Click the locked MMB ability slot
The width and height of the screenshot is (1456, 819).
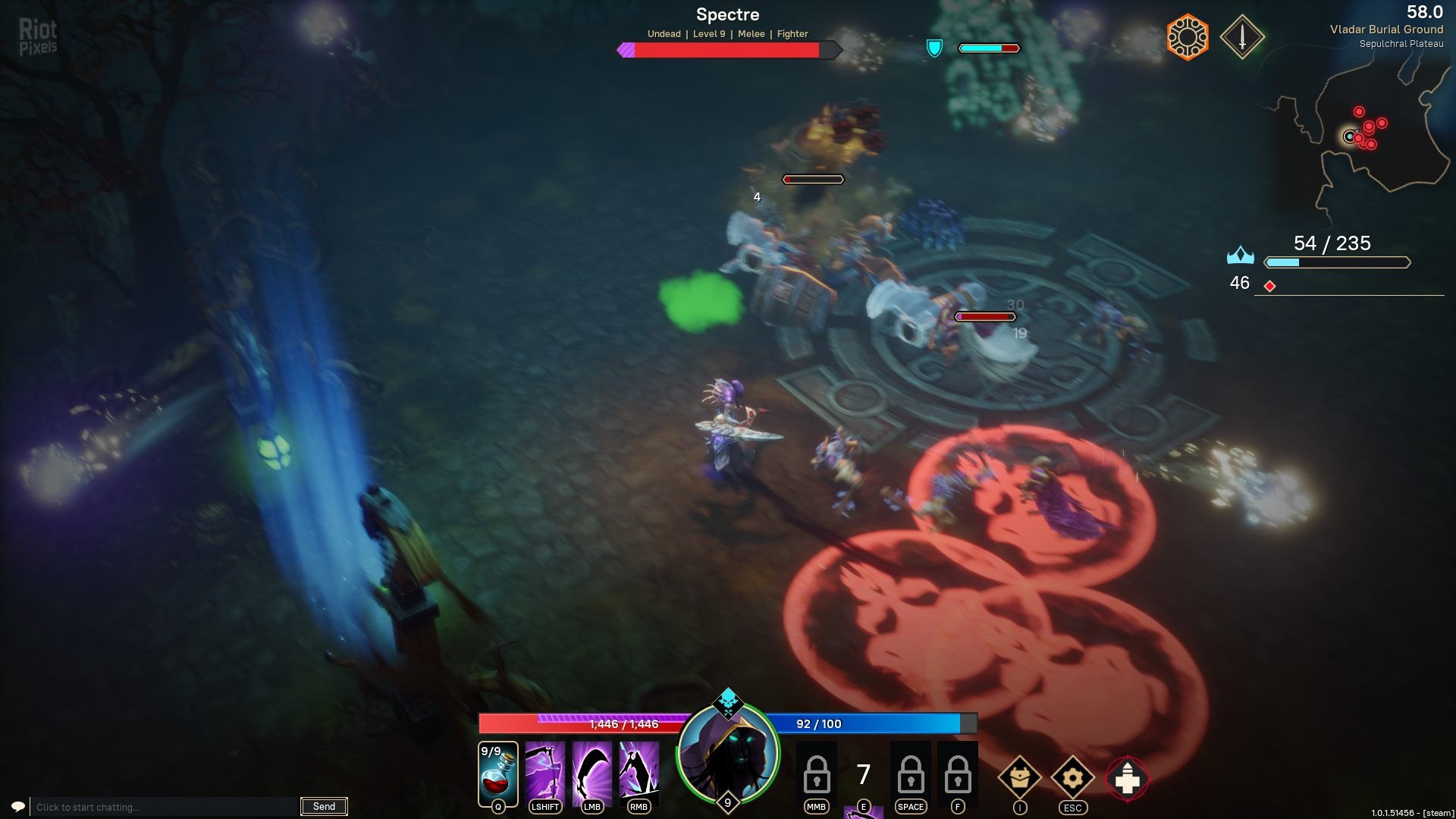(816, 773)
